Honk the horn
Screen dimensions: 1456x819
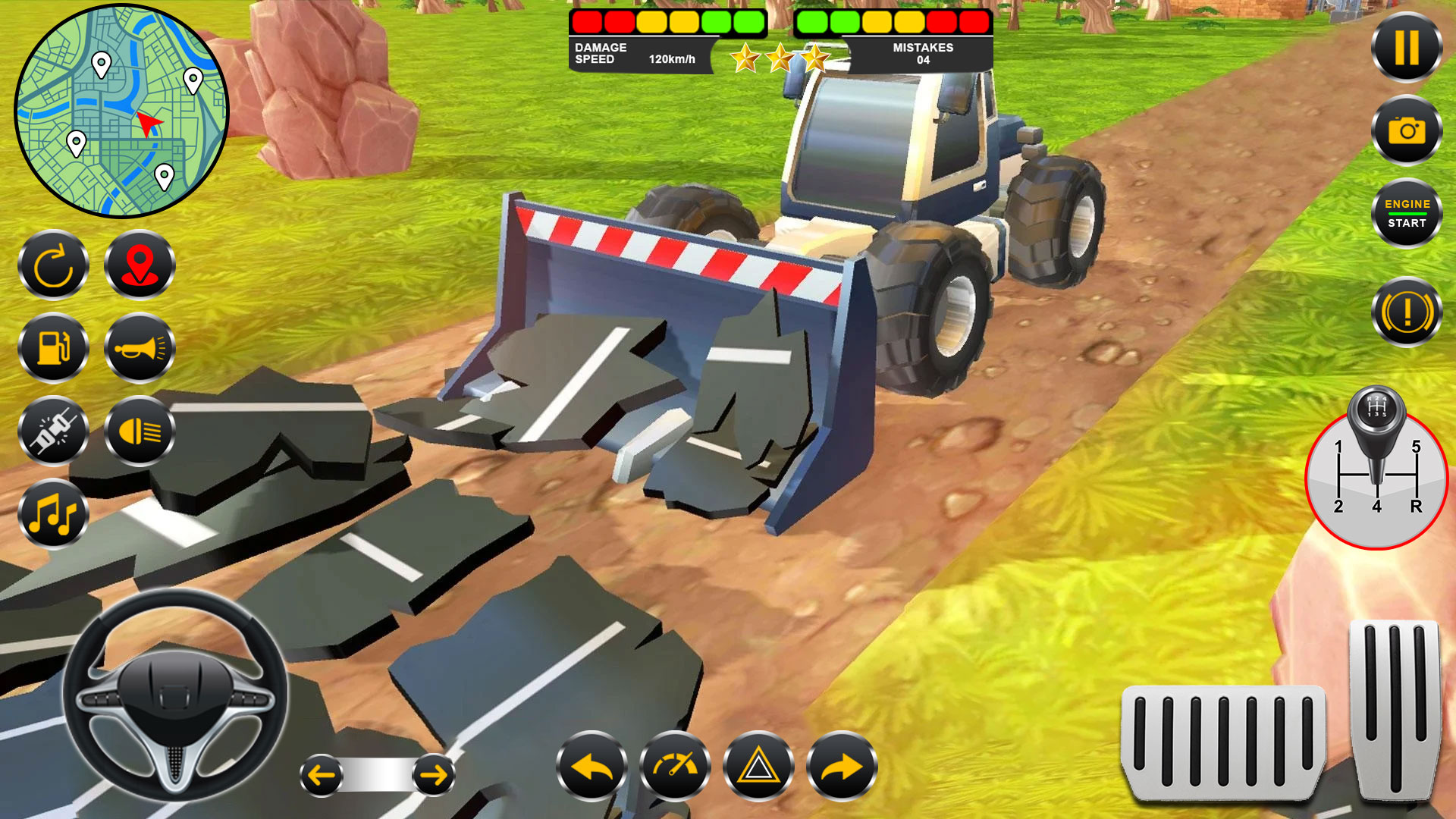(140, 349)
